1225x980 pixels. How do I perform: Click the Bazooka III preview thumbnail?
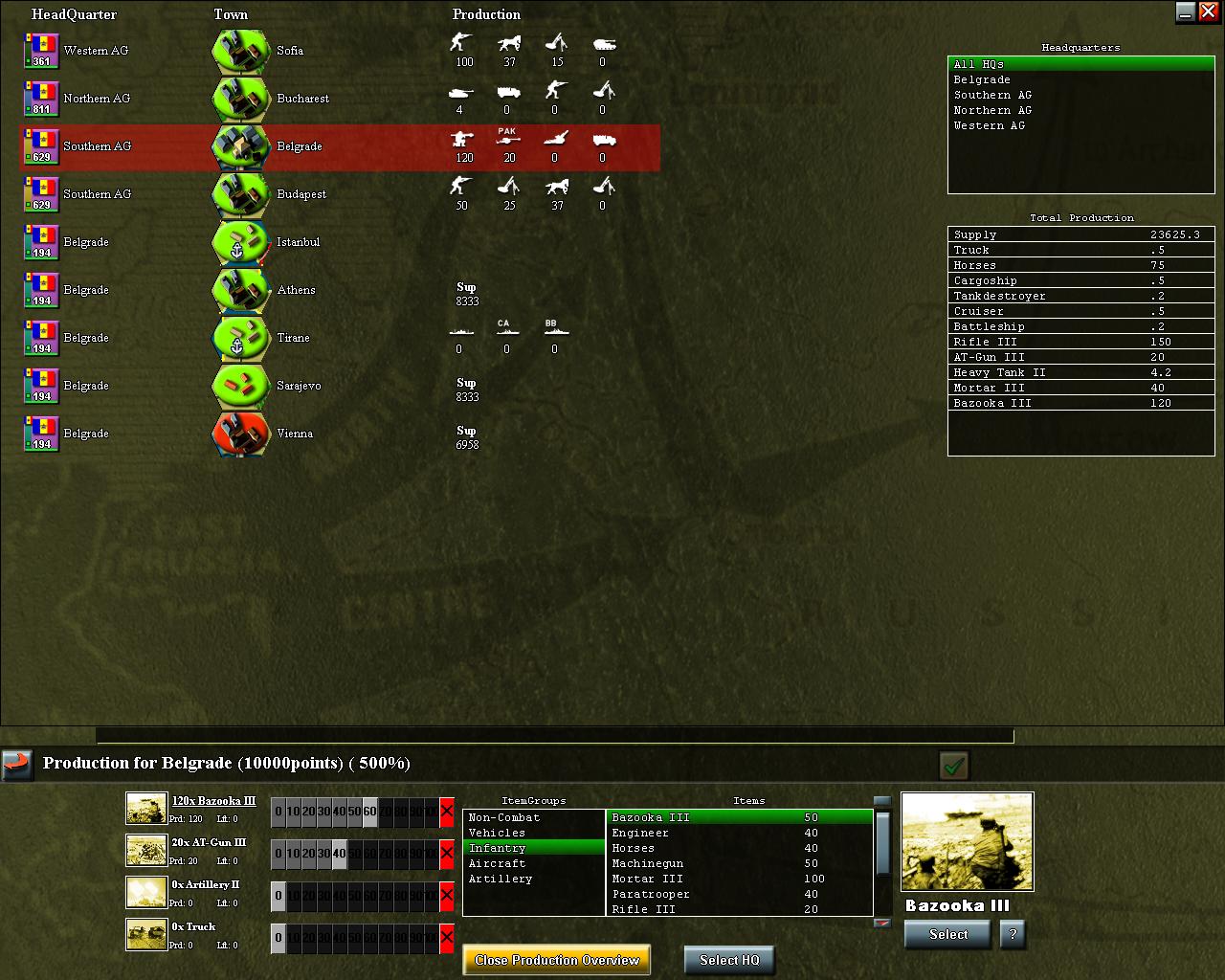[x=967, y=842]
